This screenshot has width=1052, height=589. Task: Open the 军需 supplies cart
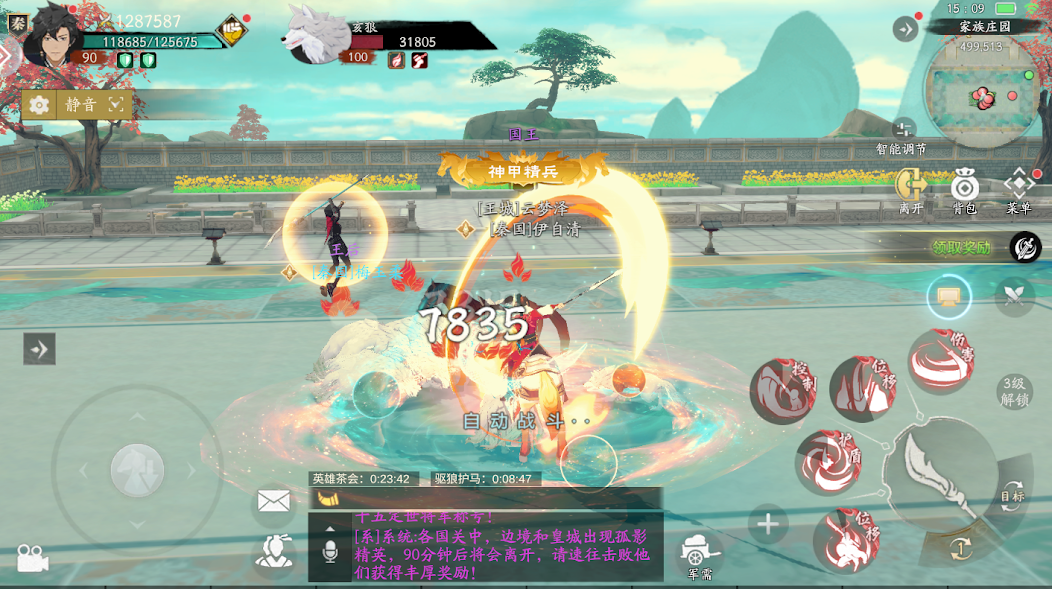pyautogui.click(x=699, y=553)
